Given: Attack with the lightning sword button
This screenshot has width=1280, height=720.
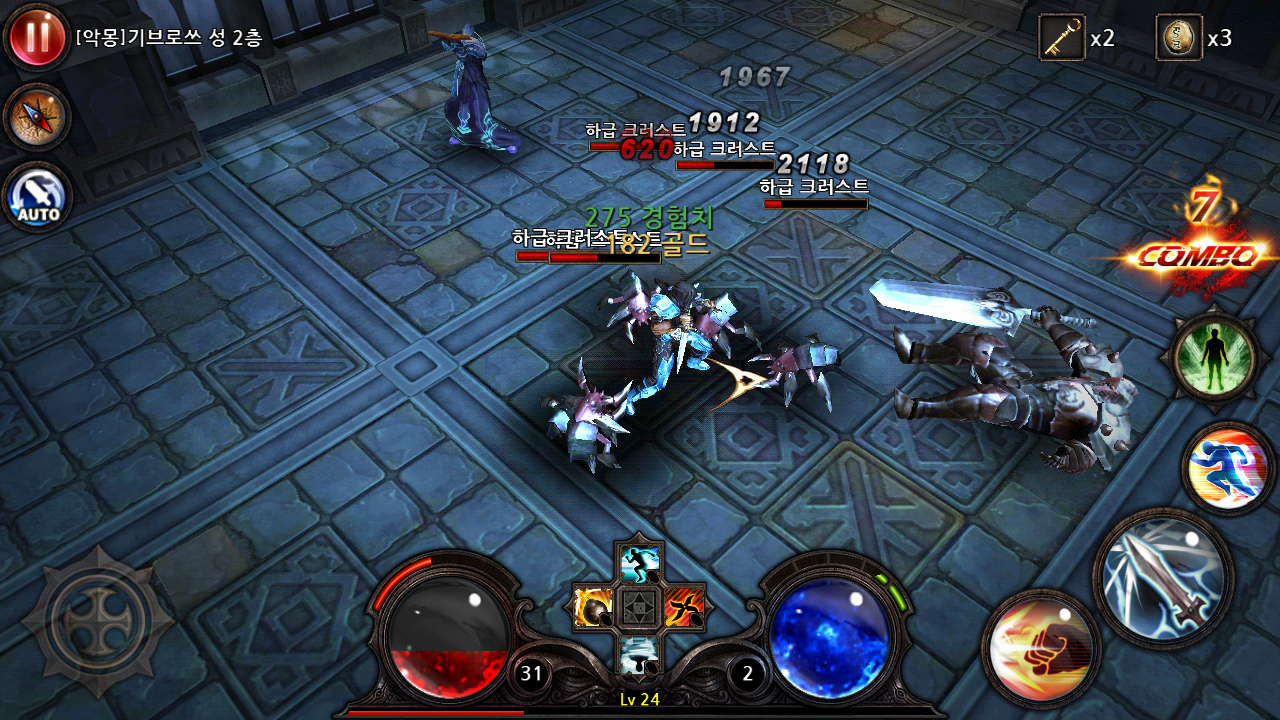Looking at the screenshot, I should tap(1163, 577).
